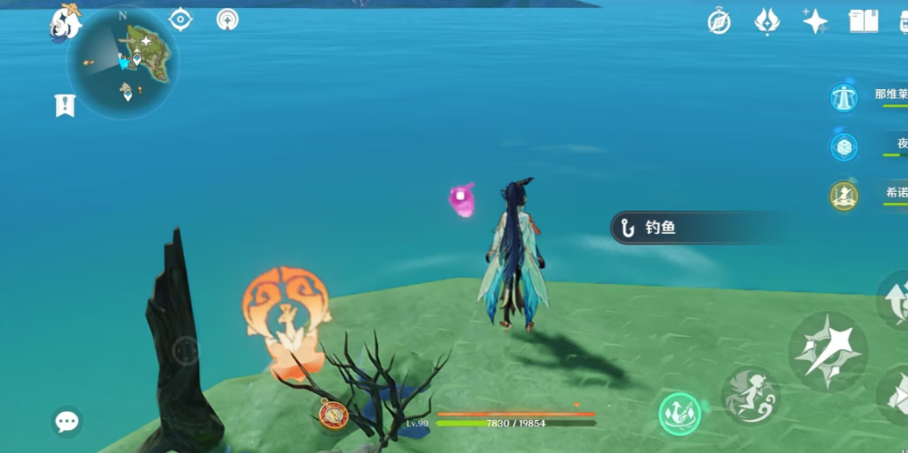Image resolution: width=910 pixels, height=453 pixels.
Task: Tap the signal ping icon beside minimap
Action: 228,19
